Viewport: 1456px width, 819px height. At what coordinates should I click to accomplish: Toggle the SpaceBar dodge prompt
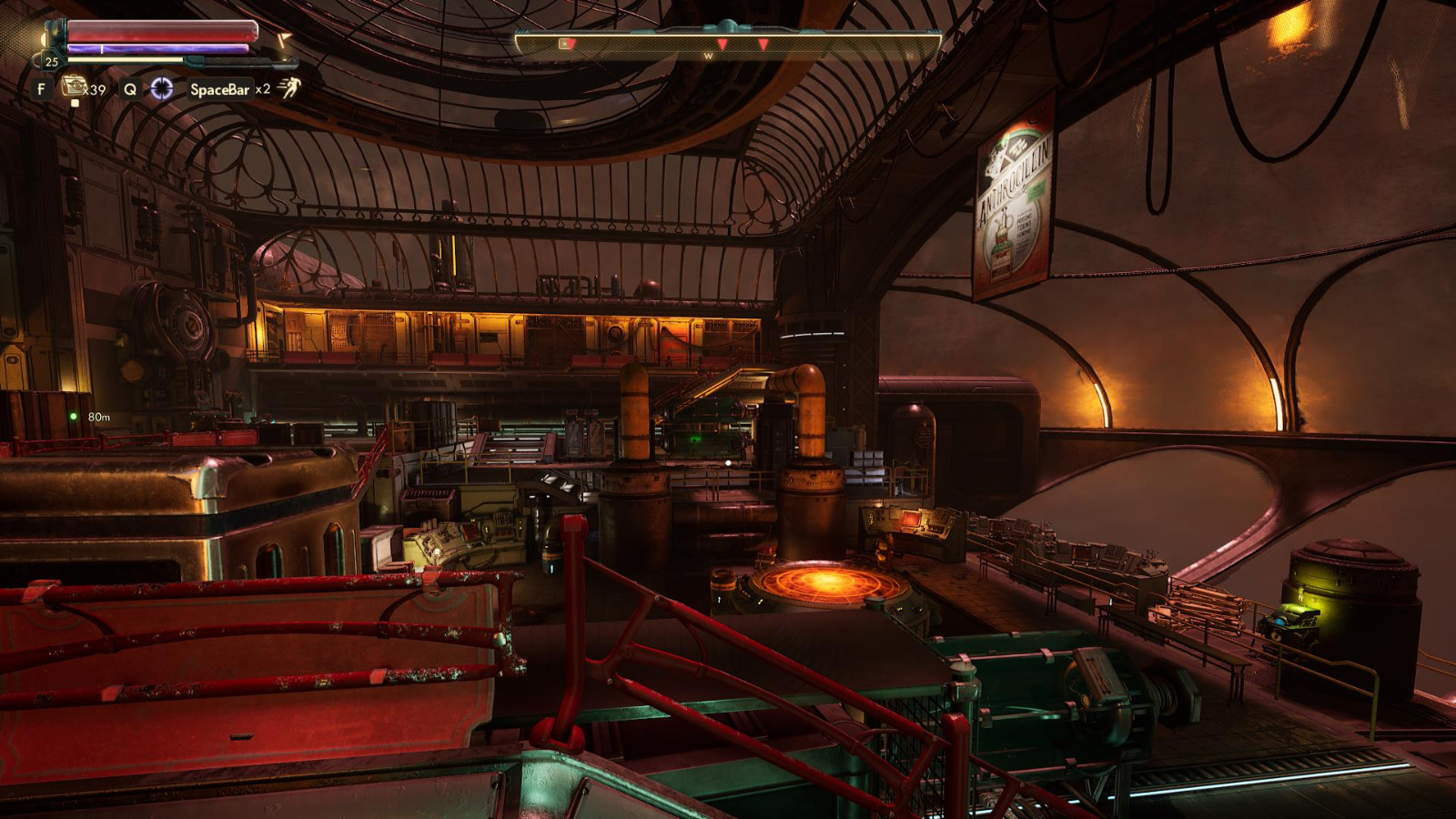[219, 88]
